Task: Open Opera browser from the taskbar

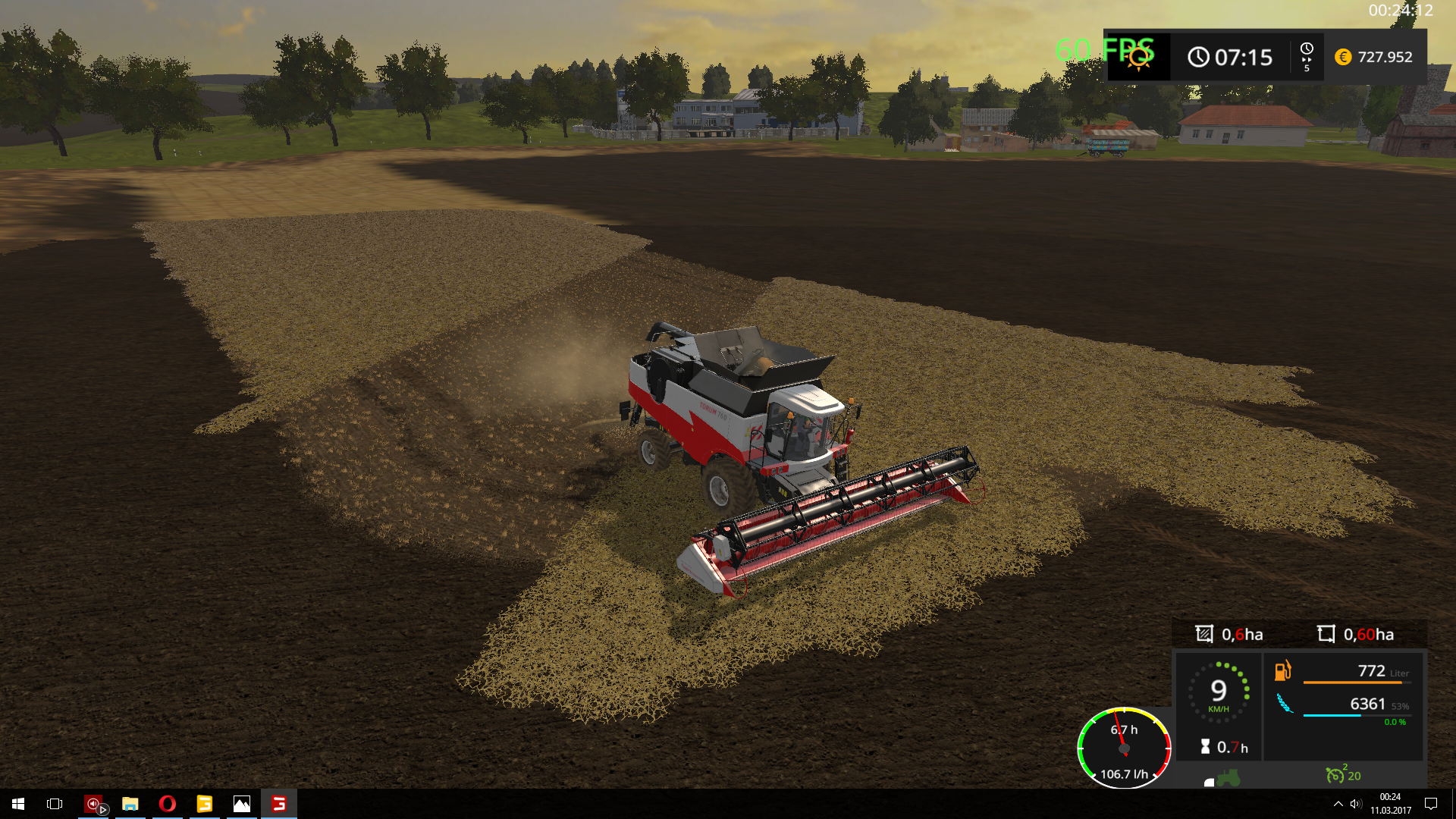Action: coord(167,804)
